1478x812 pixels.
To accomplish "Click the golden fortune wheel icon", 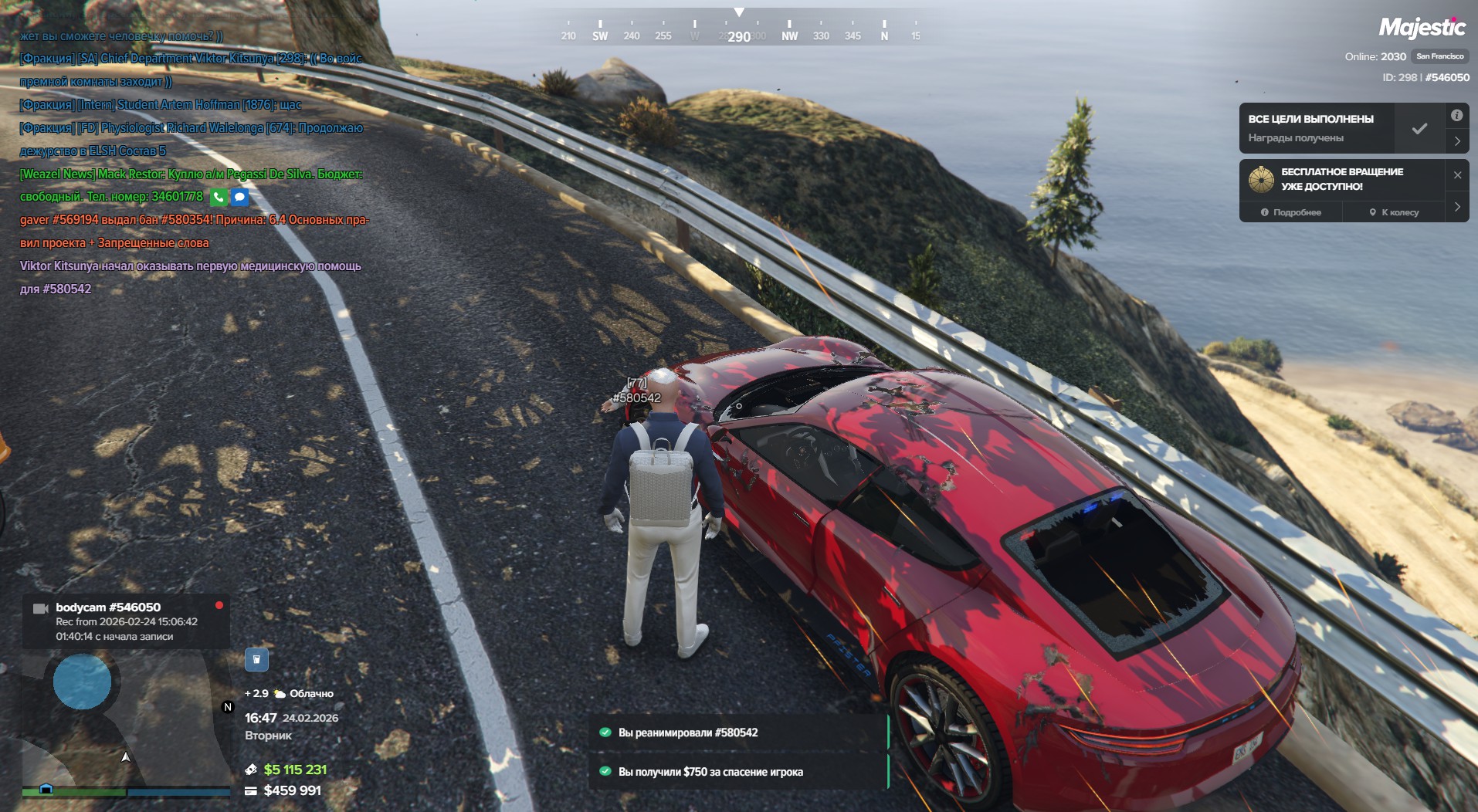I will click(x=1261, y=179).
